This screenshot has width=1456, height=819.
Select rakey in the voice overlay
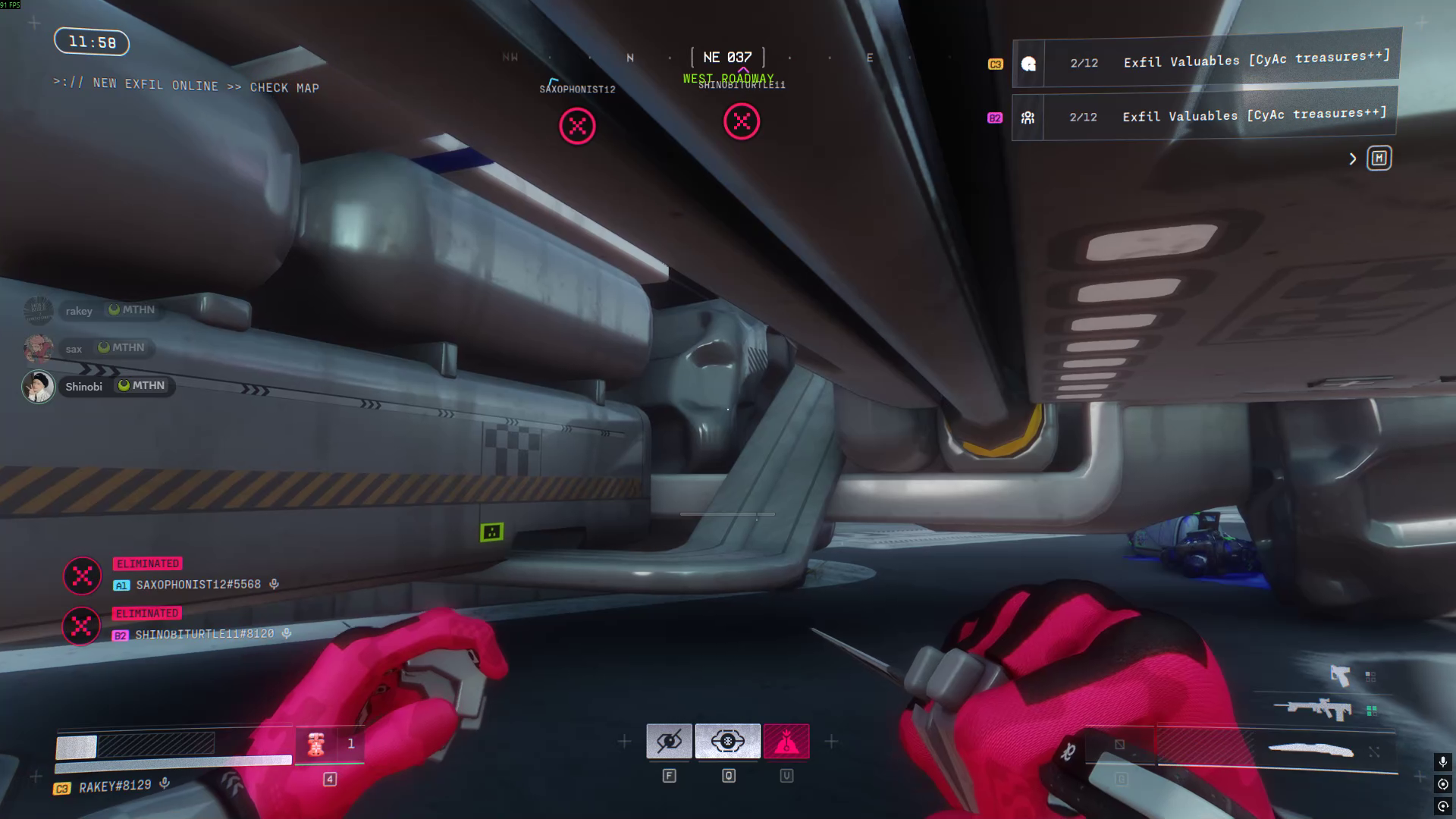point(78,311)
